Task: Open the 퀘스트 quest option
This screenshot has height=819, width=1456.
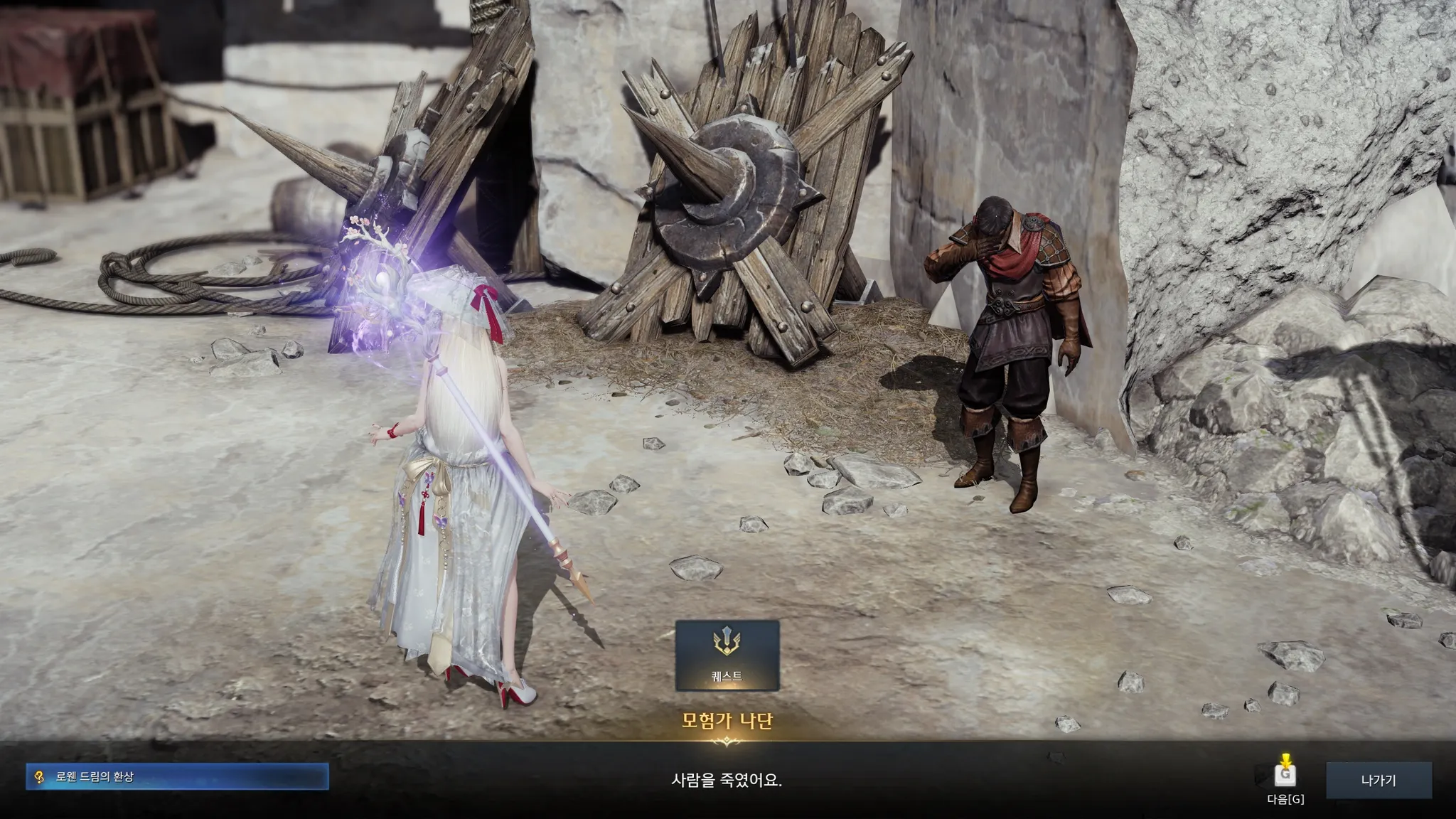Action: pyautogui.click(x=727, y=655)
